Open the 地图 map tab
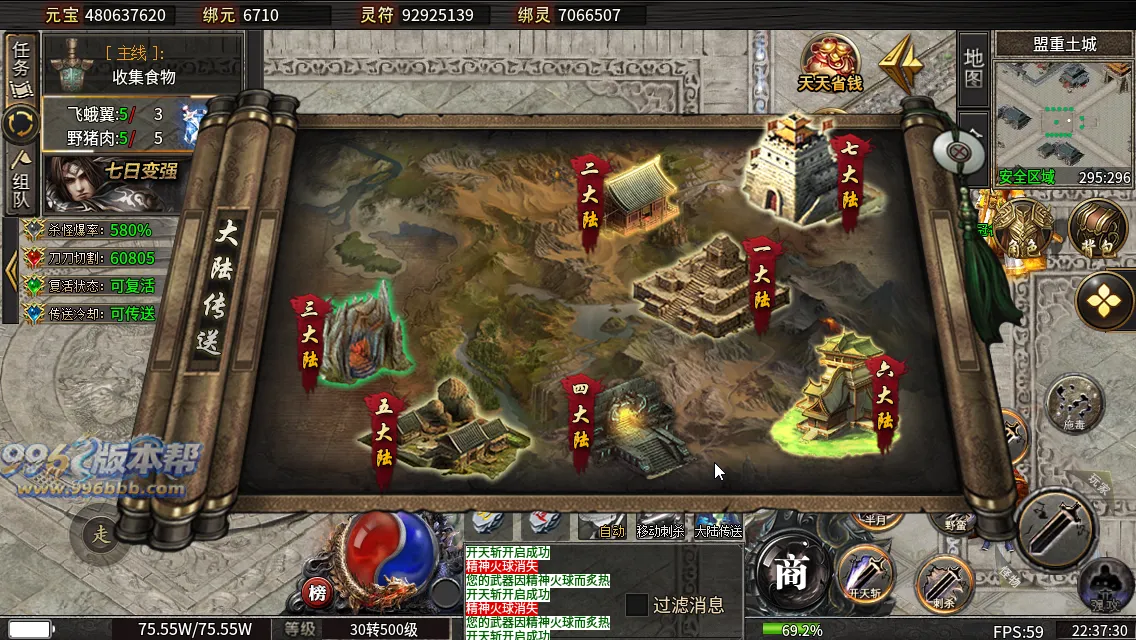Screen dimensions: 1136x640 coord(973,67)
